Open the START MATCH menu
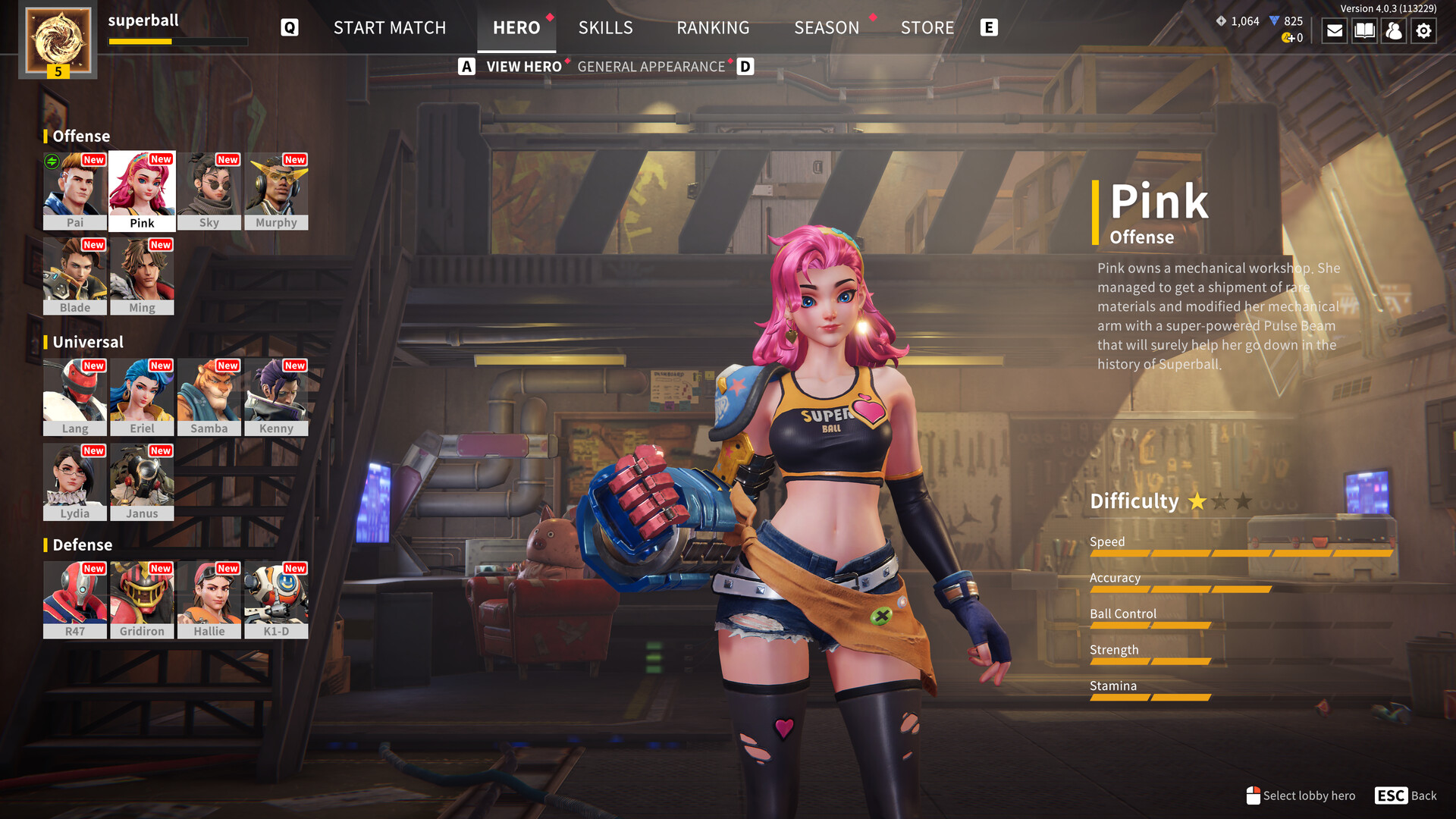 click(x=390, y=28)
